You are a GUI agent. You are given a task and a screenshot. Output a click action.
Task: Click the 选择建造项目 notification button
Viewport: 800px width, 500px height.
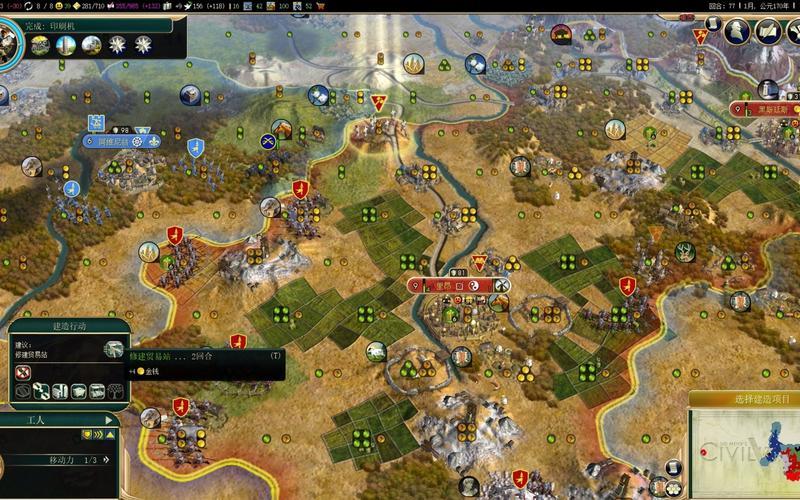743,400
